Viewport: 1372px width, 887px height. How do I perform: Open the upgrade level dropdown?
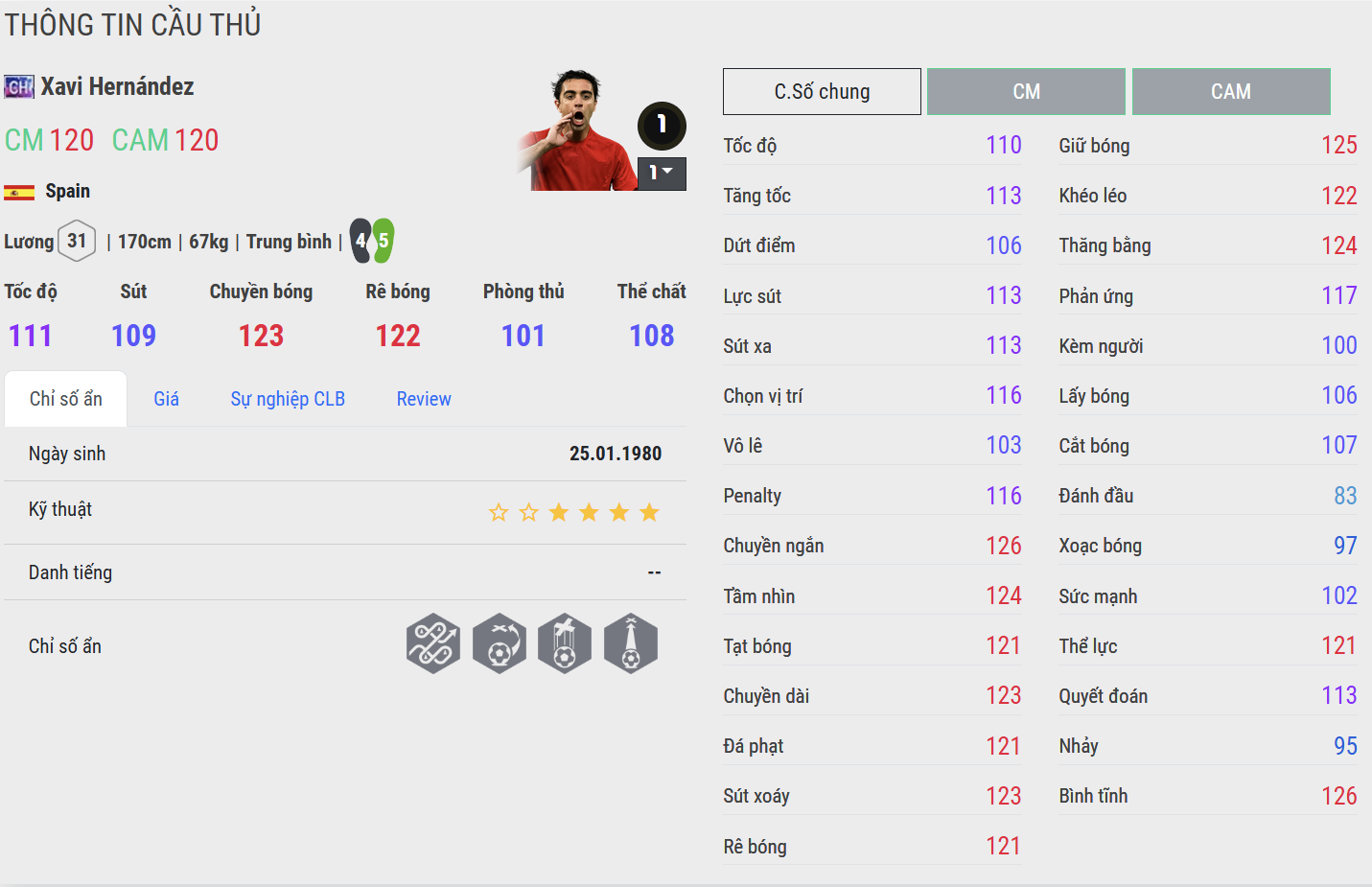point(662,174)
